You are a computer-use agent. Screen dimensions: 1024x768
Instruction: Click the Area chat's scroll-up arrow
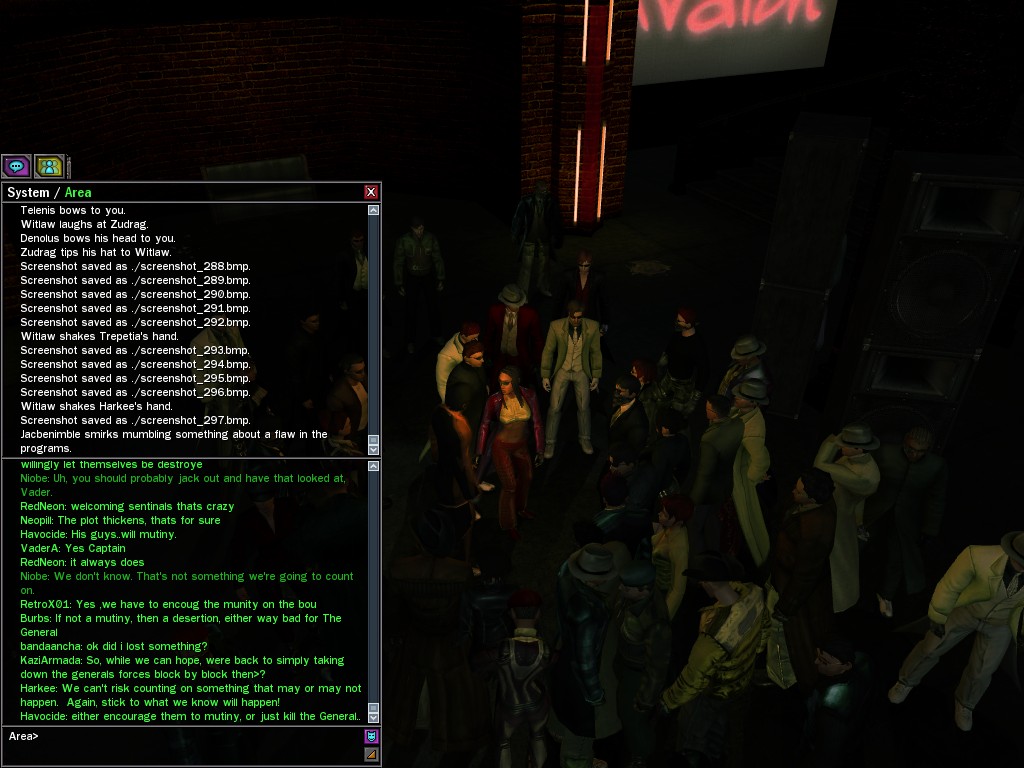(374, 467)
